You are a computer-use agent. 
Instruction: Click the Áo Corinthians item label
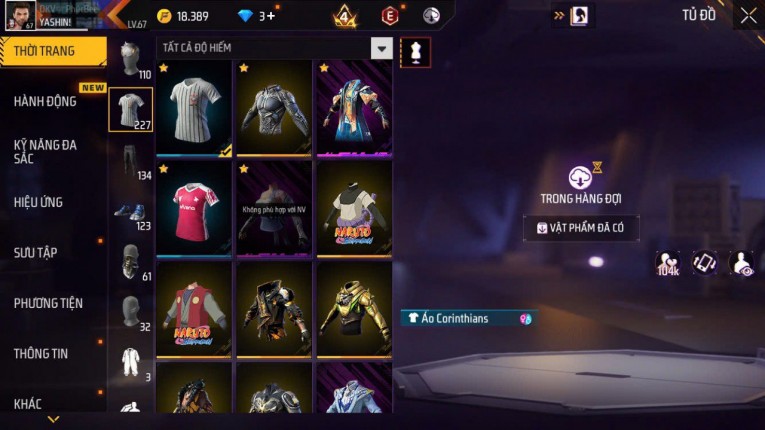tap(466, 319)
